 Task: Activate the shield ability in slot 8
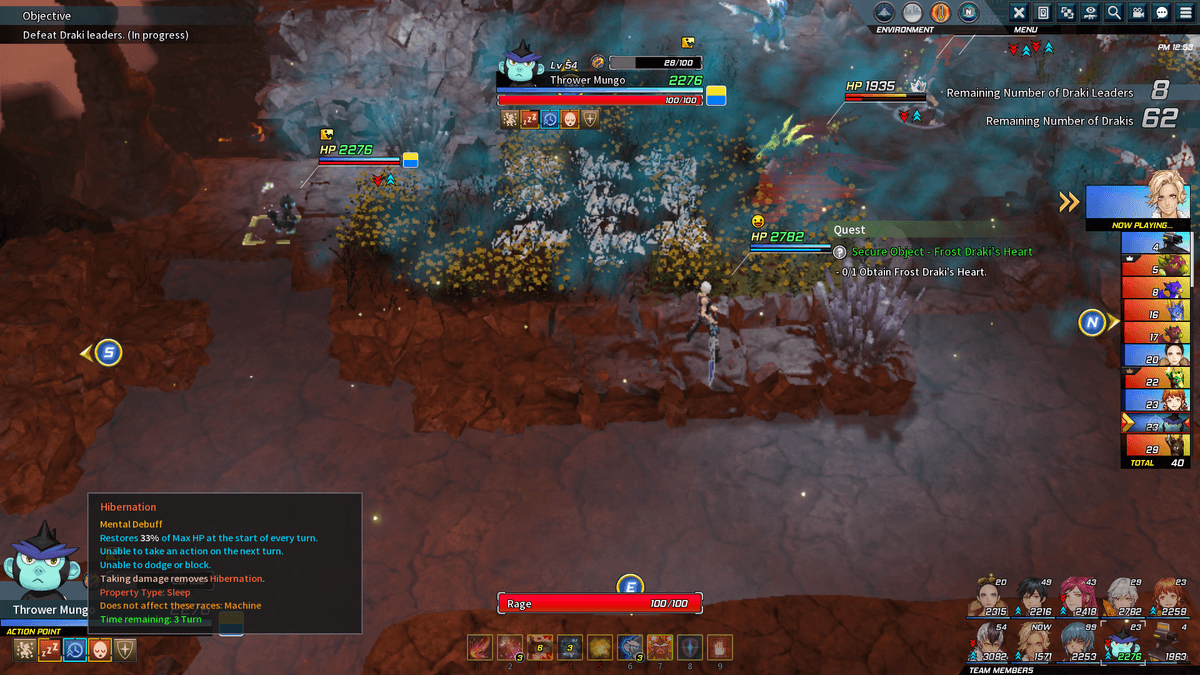pyautogui.click(x=690, y=646)
